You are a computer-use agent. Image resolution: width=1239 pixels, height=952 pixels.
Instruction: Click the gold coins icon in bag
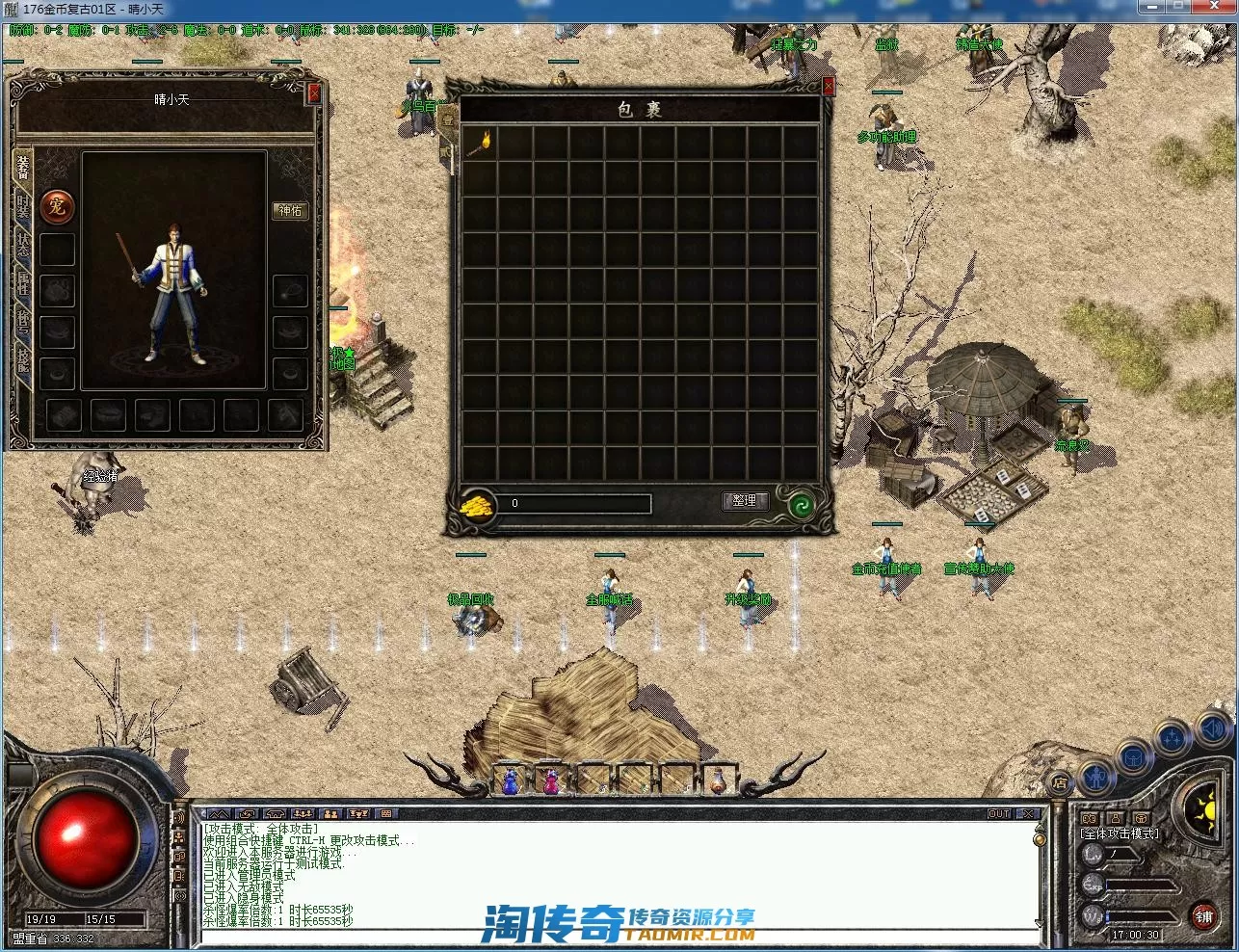tap(477, 504)
